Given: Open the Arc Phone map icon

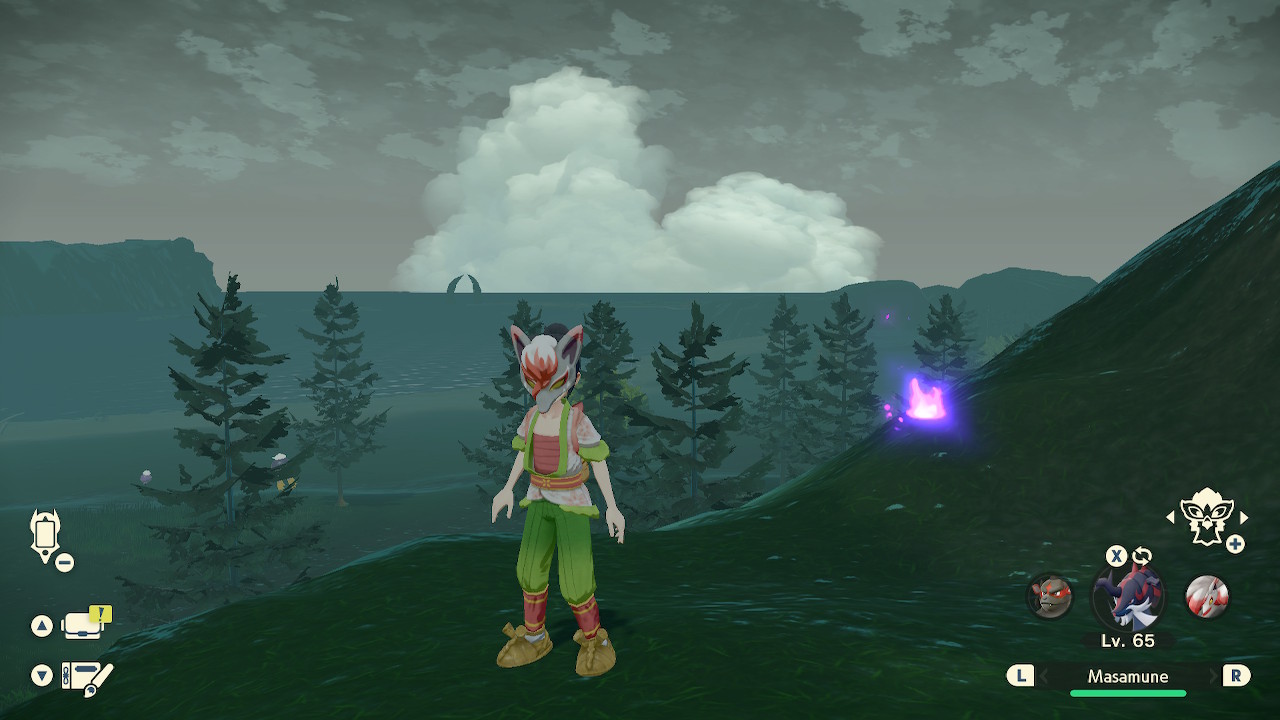Looking at the screenshot, I should coord(46,535).
